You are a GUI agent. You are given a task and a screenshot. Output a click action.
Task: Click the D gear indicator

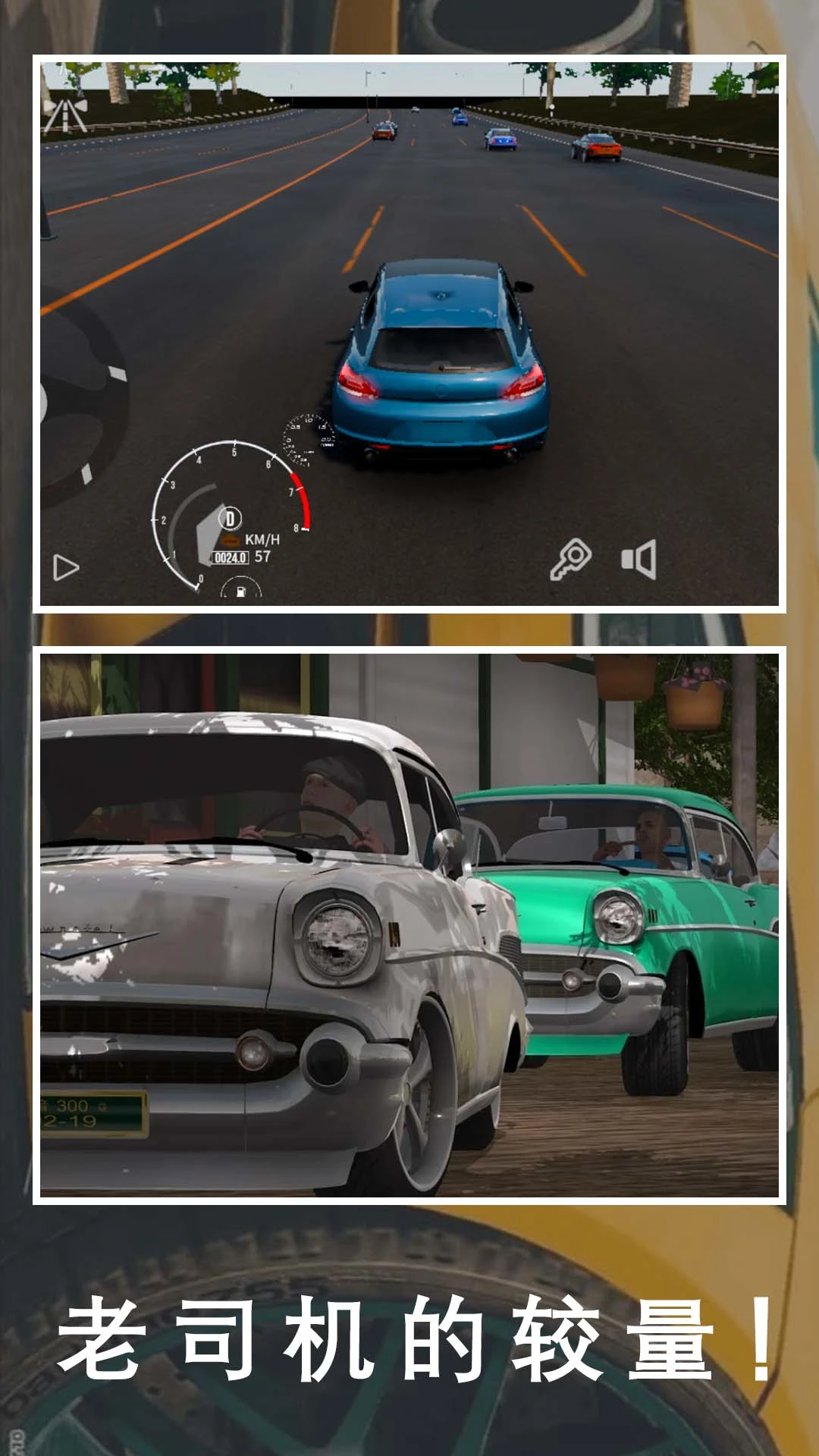point(230,519)
